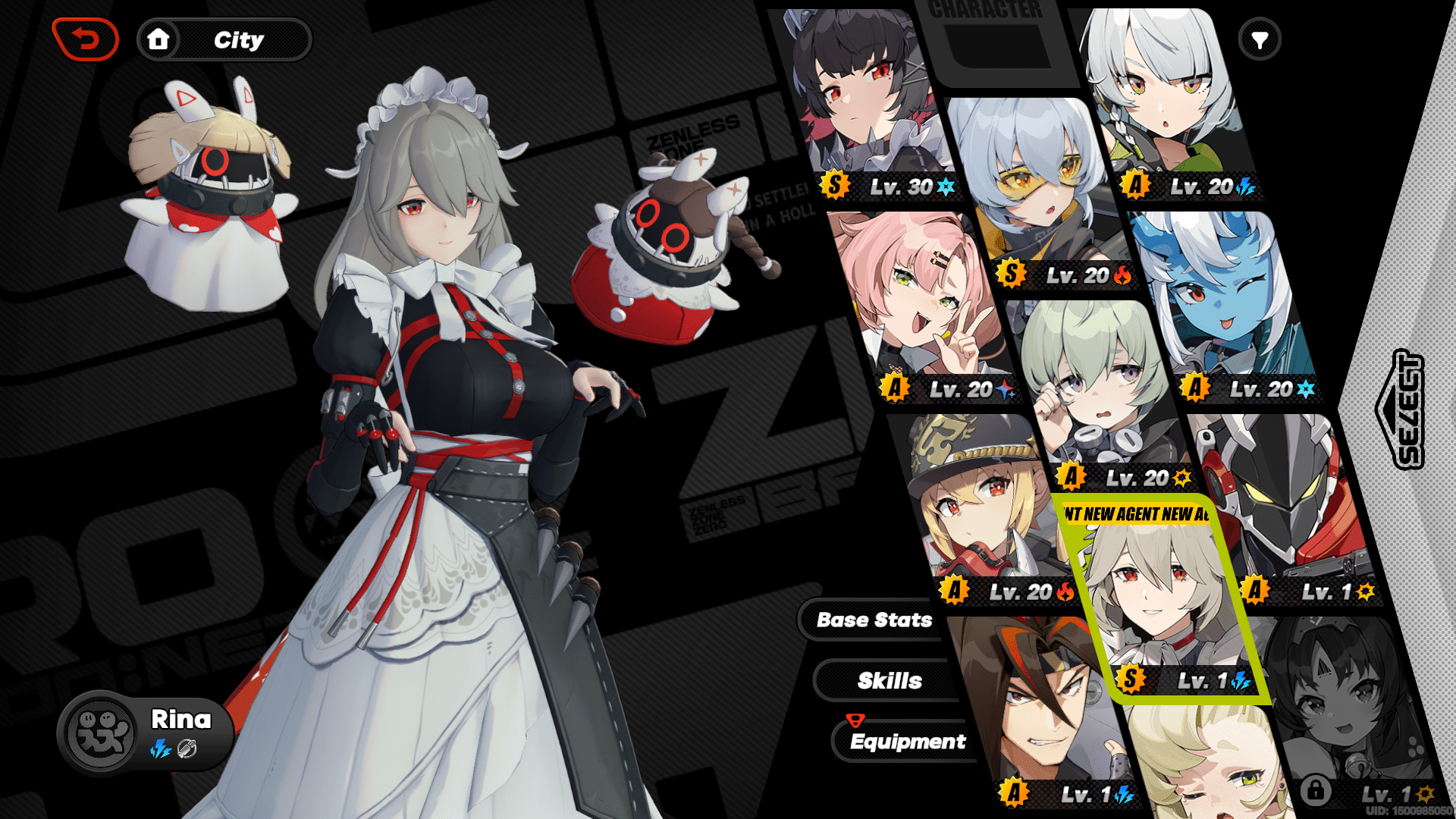1456x819 pixels.
Task: Click the red back arrow icon
Action: 84,40
